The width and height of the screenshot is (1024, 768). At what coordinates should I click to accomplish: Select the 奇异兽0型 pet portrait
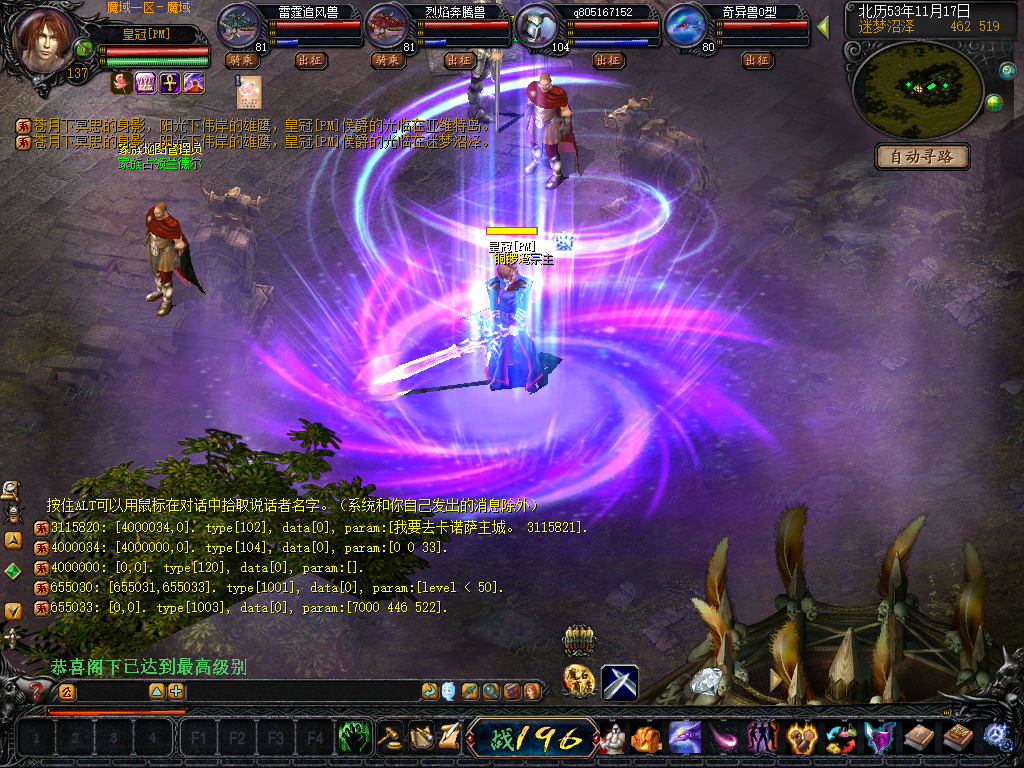click(687, 25)
